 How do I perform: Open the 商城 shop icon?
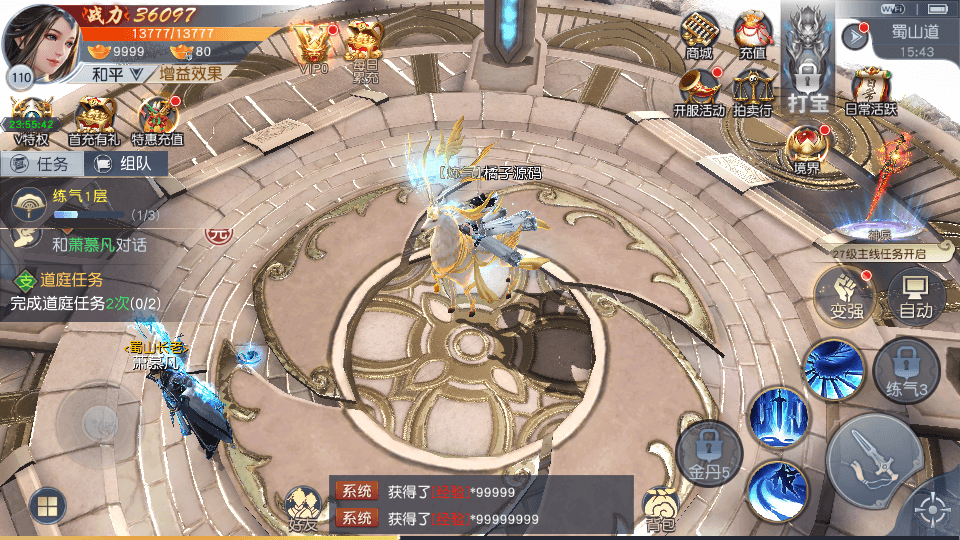[x=699, y=35]
